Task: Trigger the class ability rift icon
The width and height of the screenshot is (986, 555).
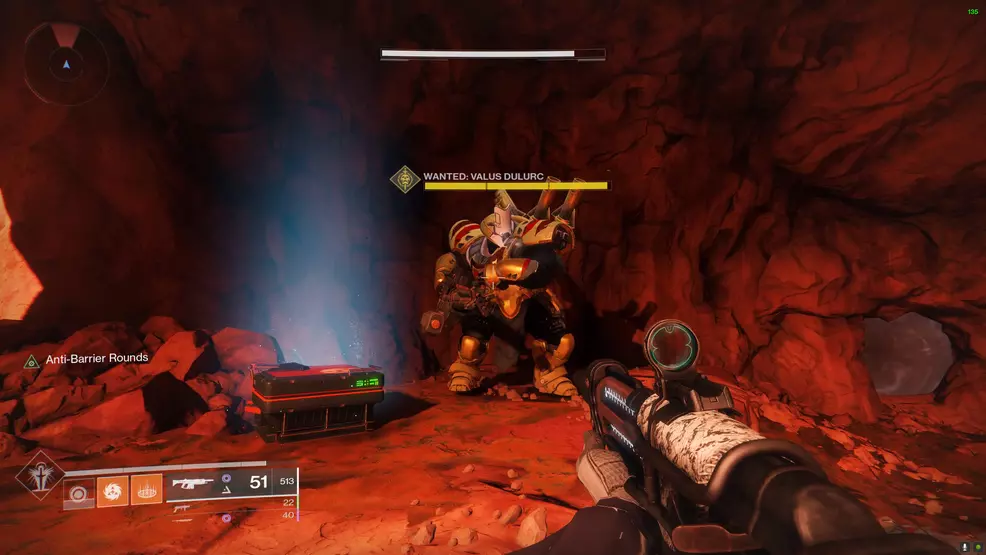Action: click(146, 491)
